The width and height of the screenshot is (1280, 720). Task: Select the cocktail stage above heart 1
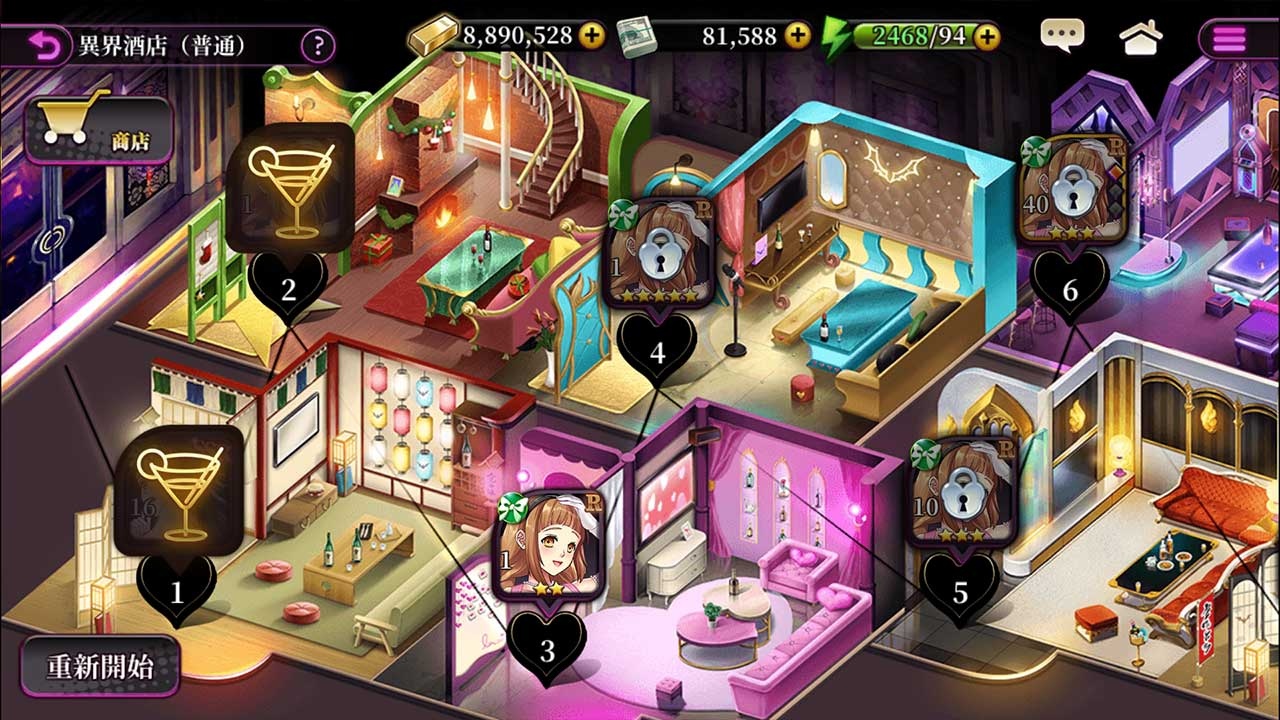click(x=178, y=490)
